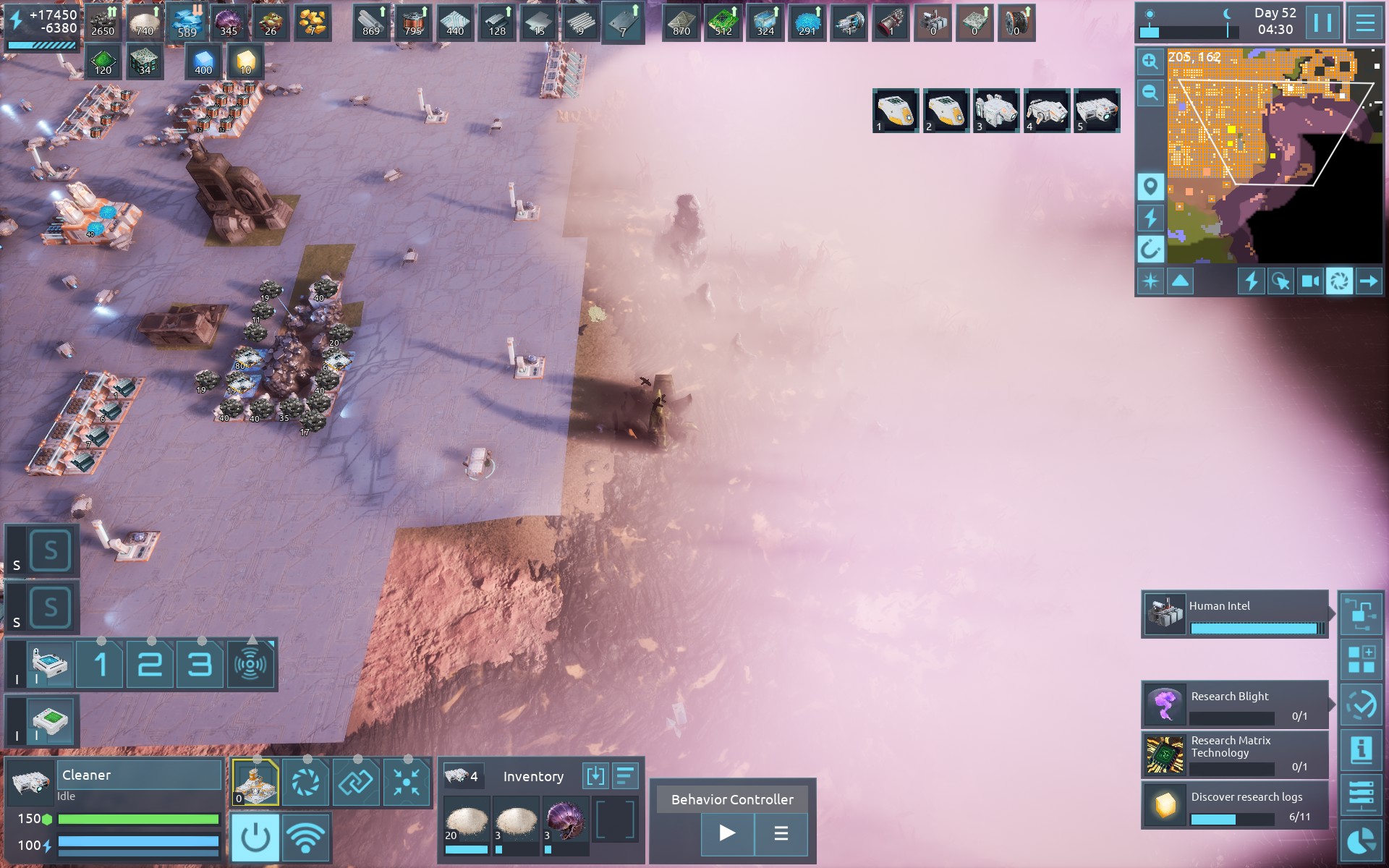1389x868 pixels.
Task: Select the Research Matrix Technology objective
Action: [1234, 754]
